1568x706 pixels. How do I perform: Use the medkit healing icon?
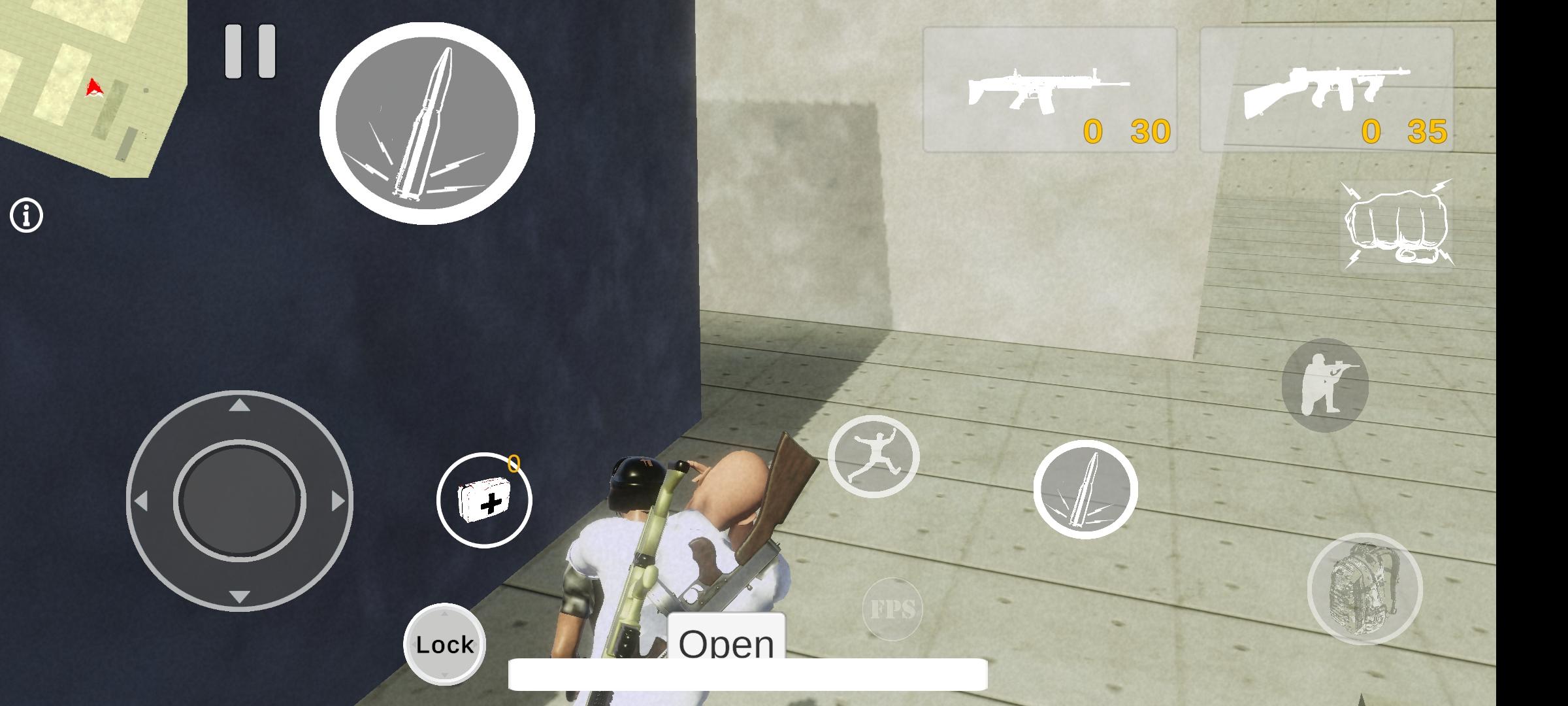[485, 500]
